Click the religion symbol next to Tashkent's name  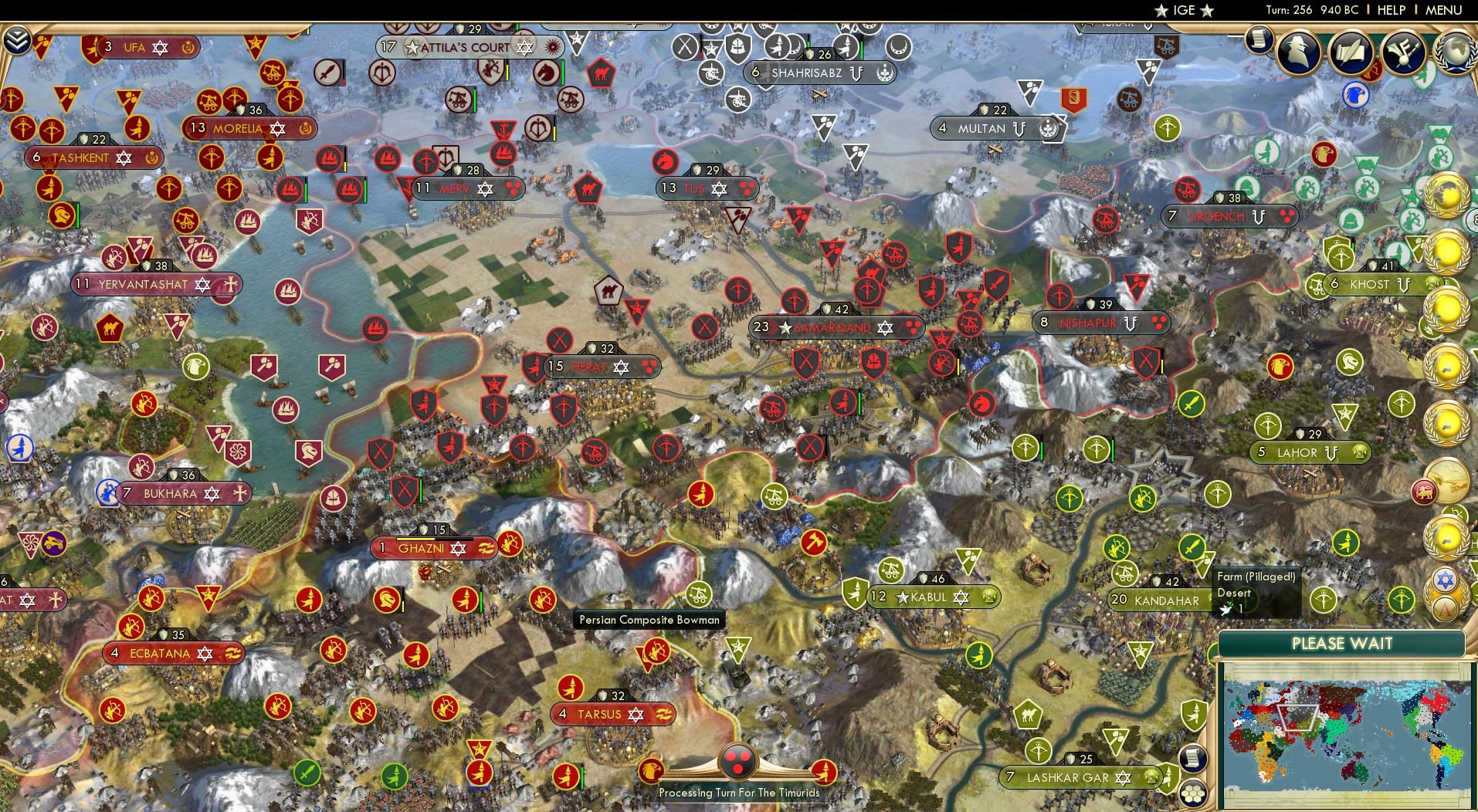[x=124, y=157]
